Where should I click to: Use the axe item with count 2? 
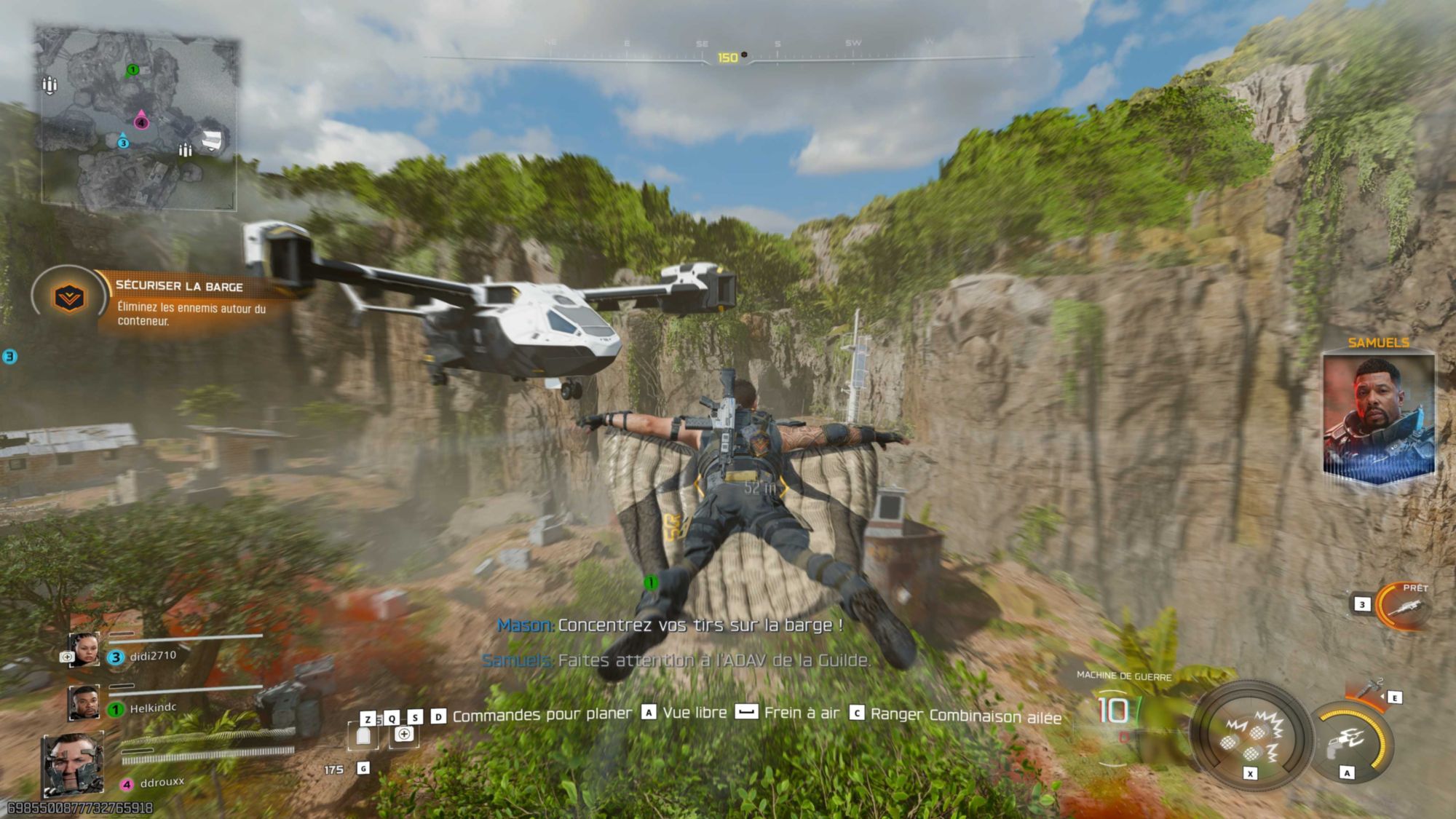pos(1369,688)
